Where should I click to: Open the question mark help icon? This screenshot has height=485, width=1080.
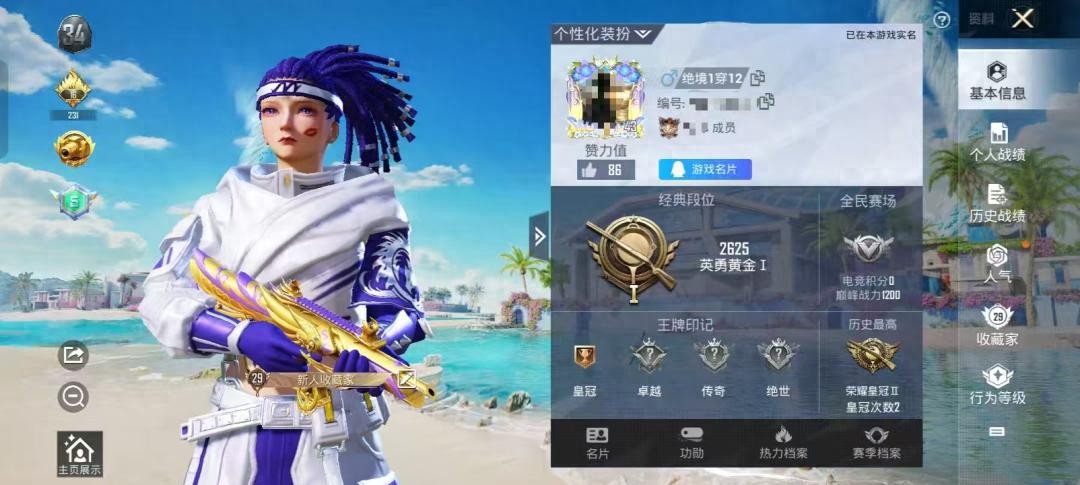941,19
